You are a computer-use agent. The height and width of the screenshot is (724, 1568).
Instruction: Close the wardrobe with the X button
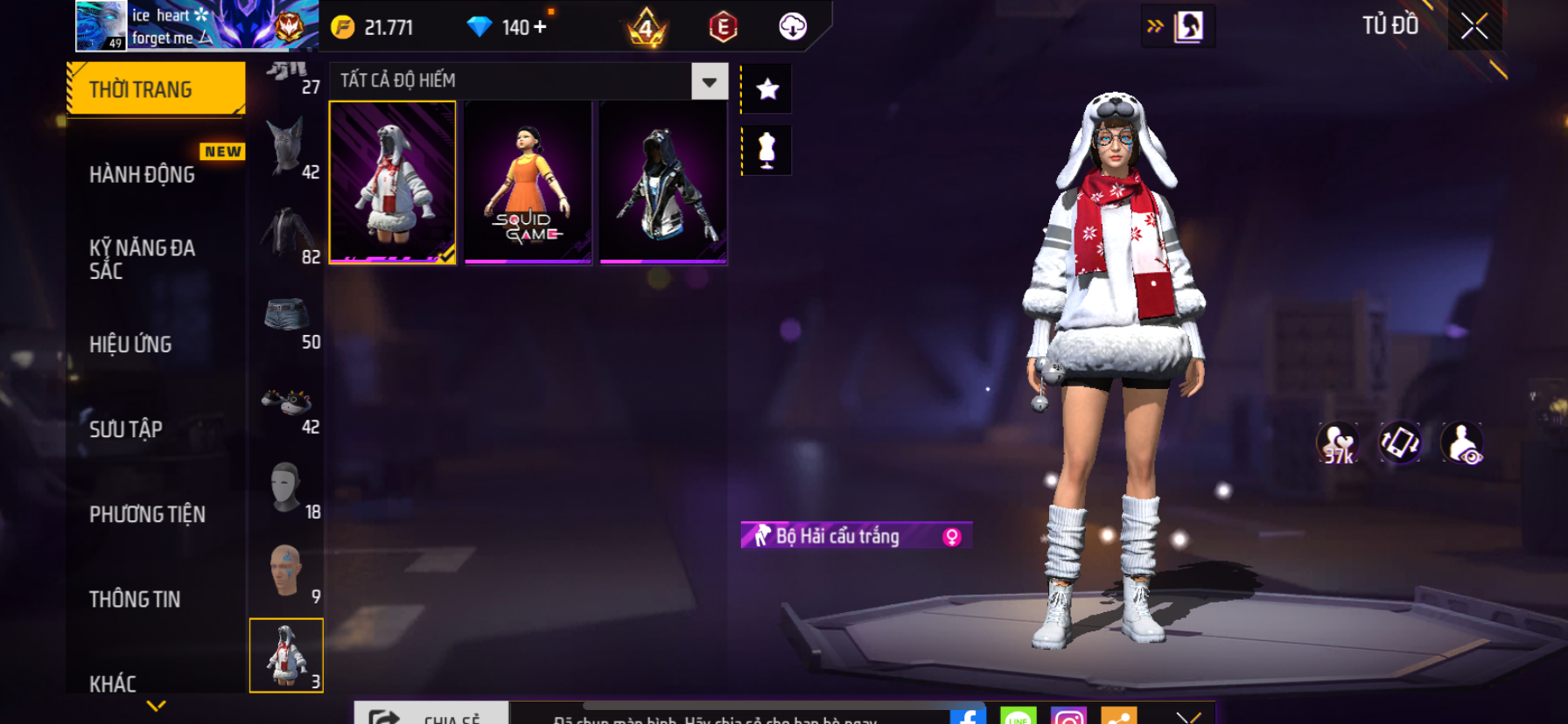(x=1474, y=26)
